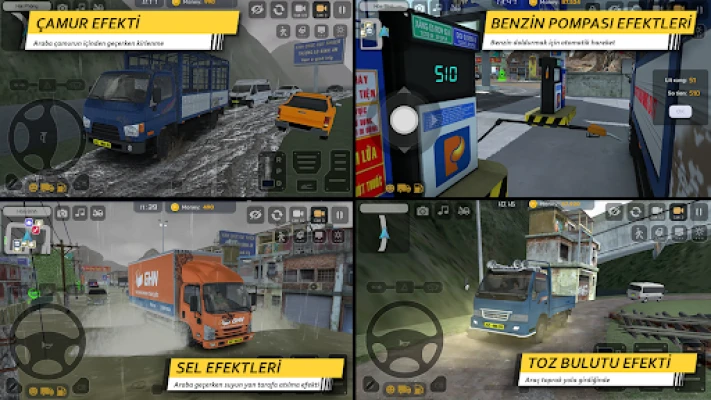
Task: Click the R-P-D gear shifter beside the pedals
Action: click(270, 169)
